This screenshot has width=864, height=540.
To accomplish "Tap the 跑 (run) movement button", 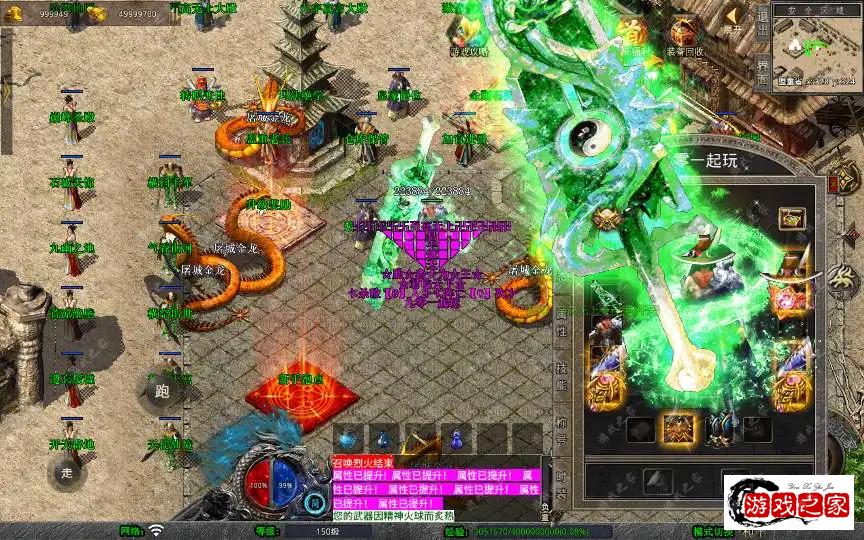I will coord(163,391).
